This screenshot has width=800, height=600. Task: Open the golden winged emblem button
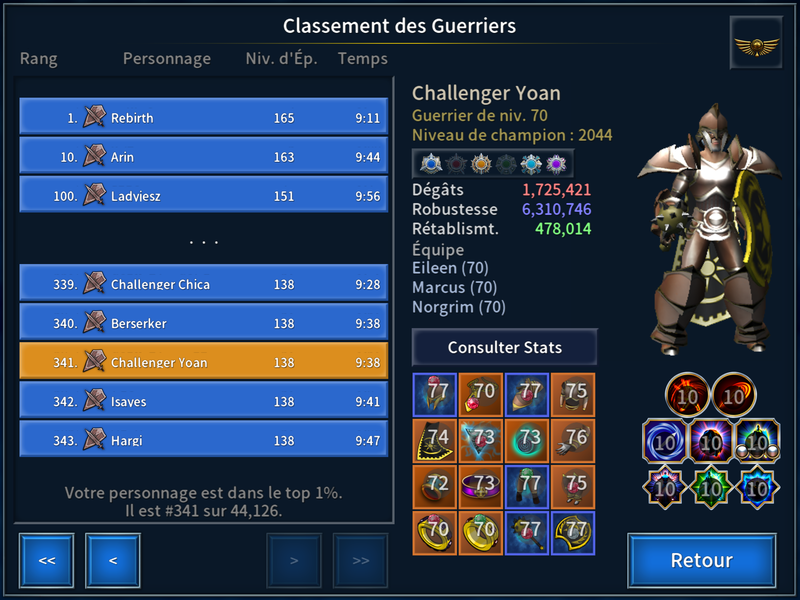(x=756, y=44)
